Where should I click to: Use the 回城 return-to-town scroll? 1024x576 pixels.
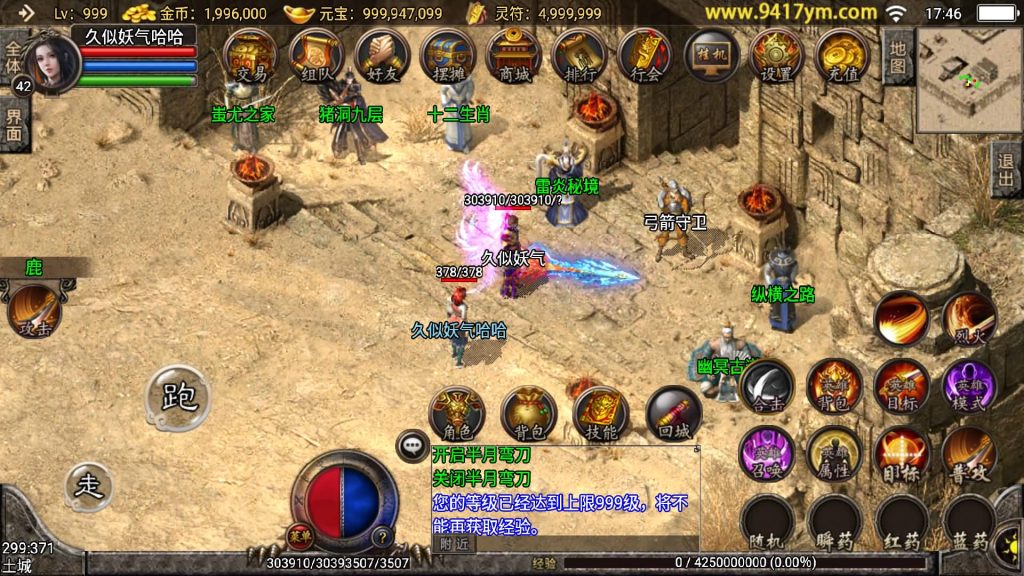[x=673, y=414]
